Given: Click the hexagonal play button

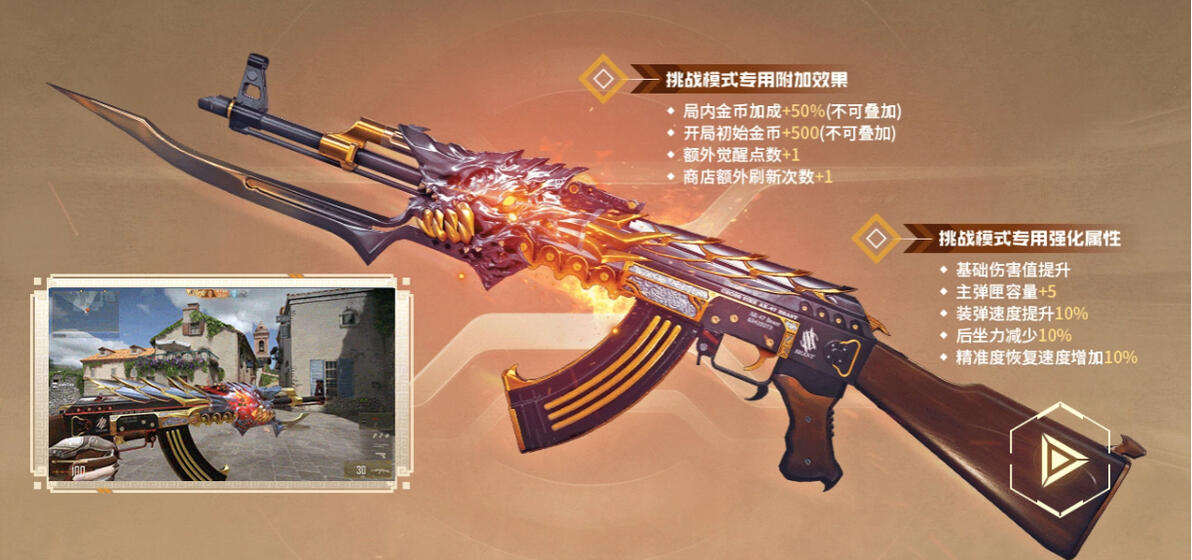Looking at the screenshot, I should tap(1058, 458).
